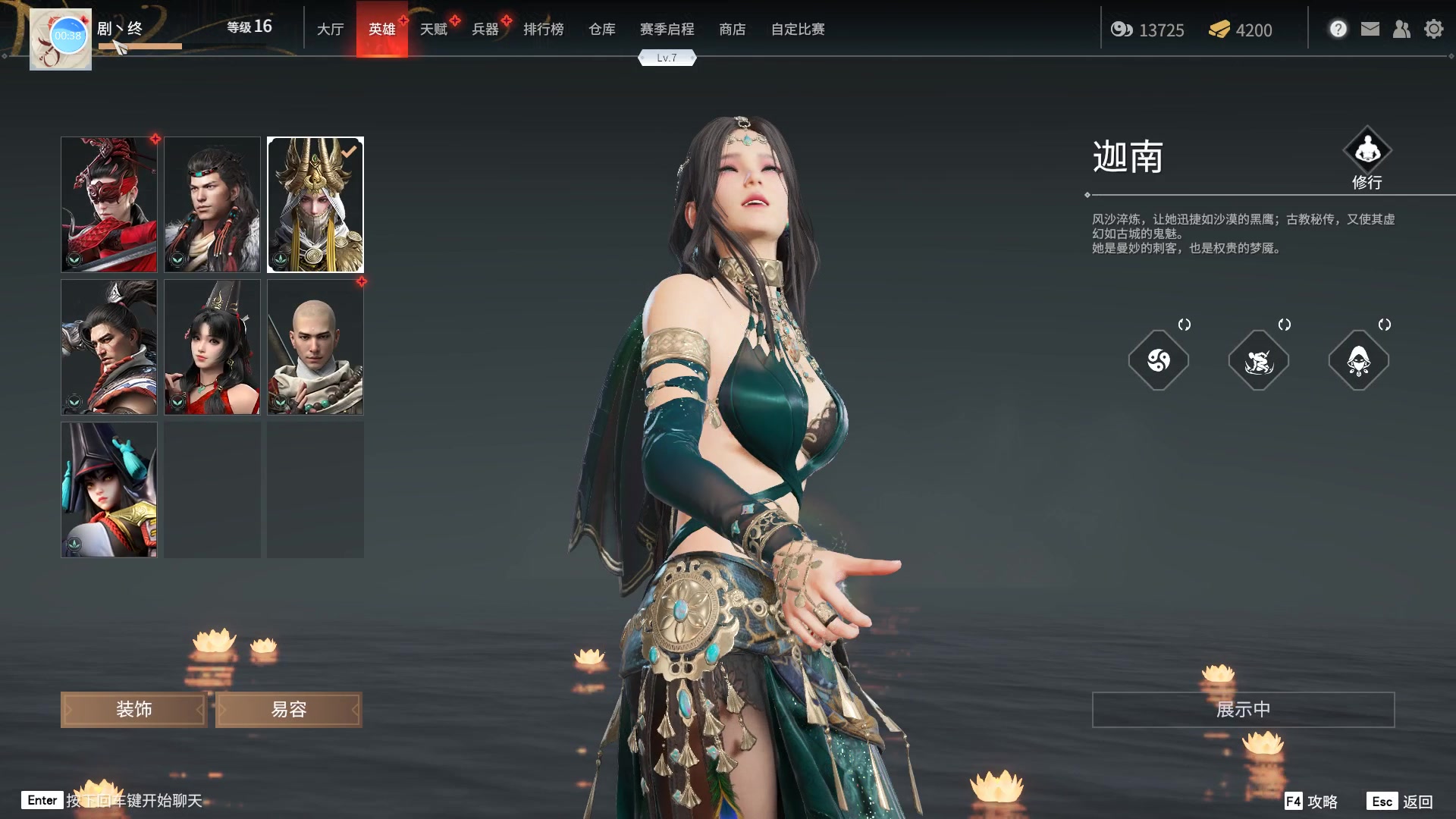The width and height of the screenshot is (1456, 819).
Task: Select the crouching assassin skill icon
Action: [1259, 361]
